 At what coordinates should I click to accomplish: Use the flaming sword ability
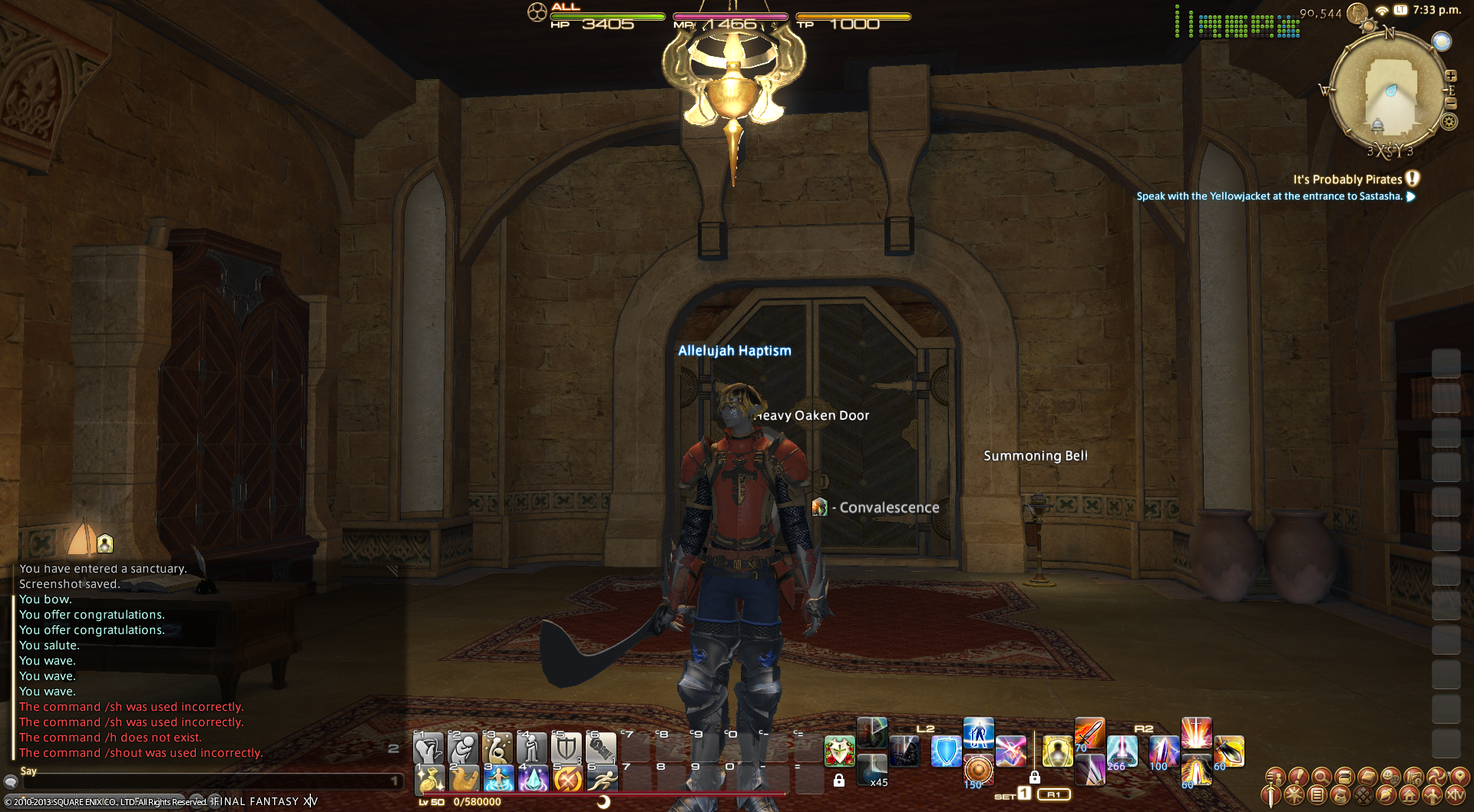click(1089, 734)
